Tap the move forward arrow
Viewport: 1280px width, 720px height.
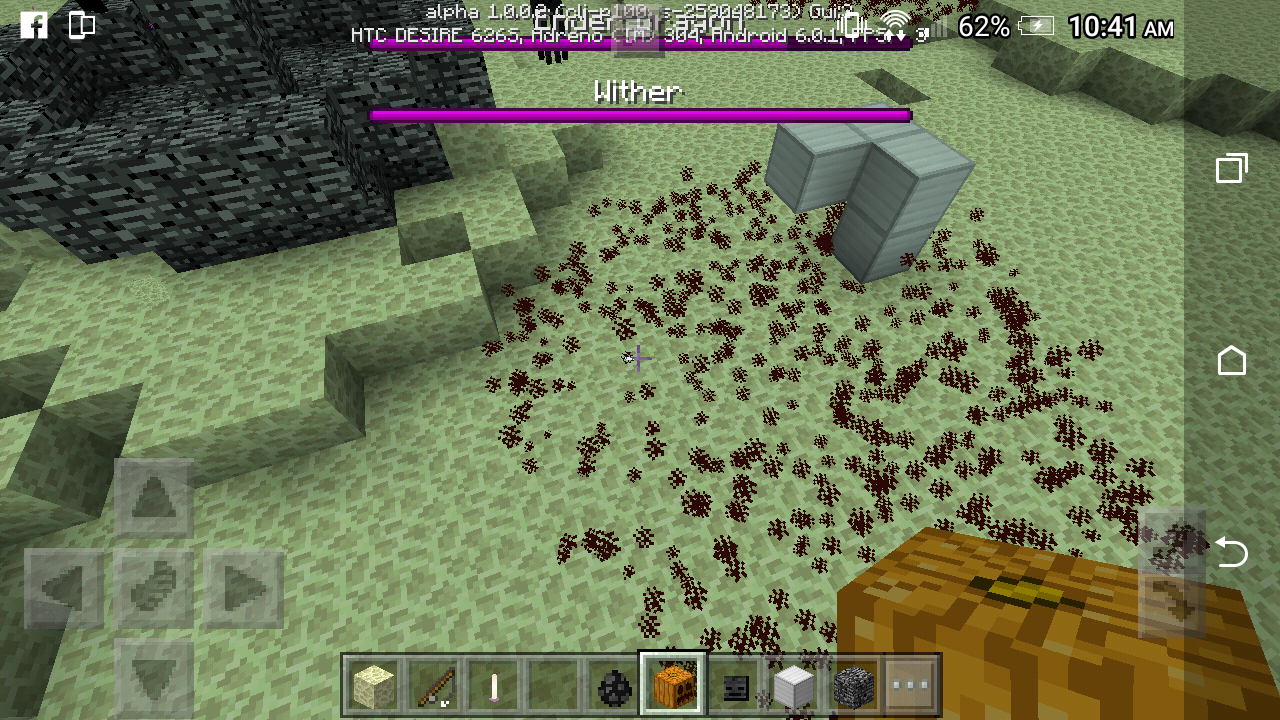(x=153, y=500)
